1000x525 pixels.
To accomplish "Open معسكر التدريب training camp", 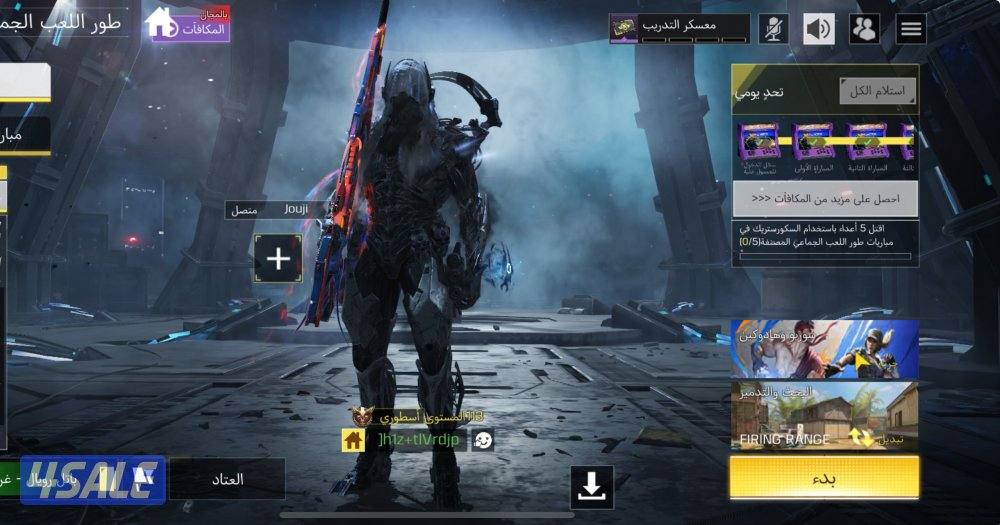I will [x=679, y=28].
